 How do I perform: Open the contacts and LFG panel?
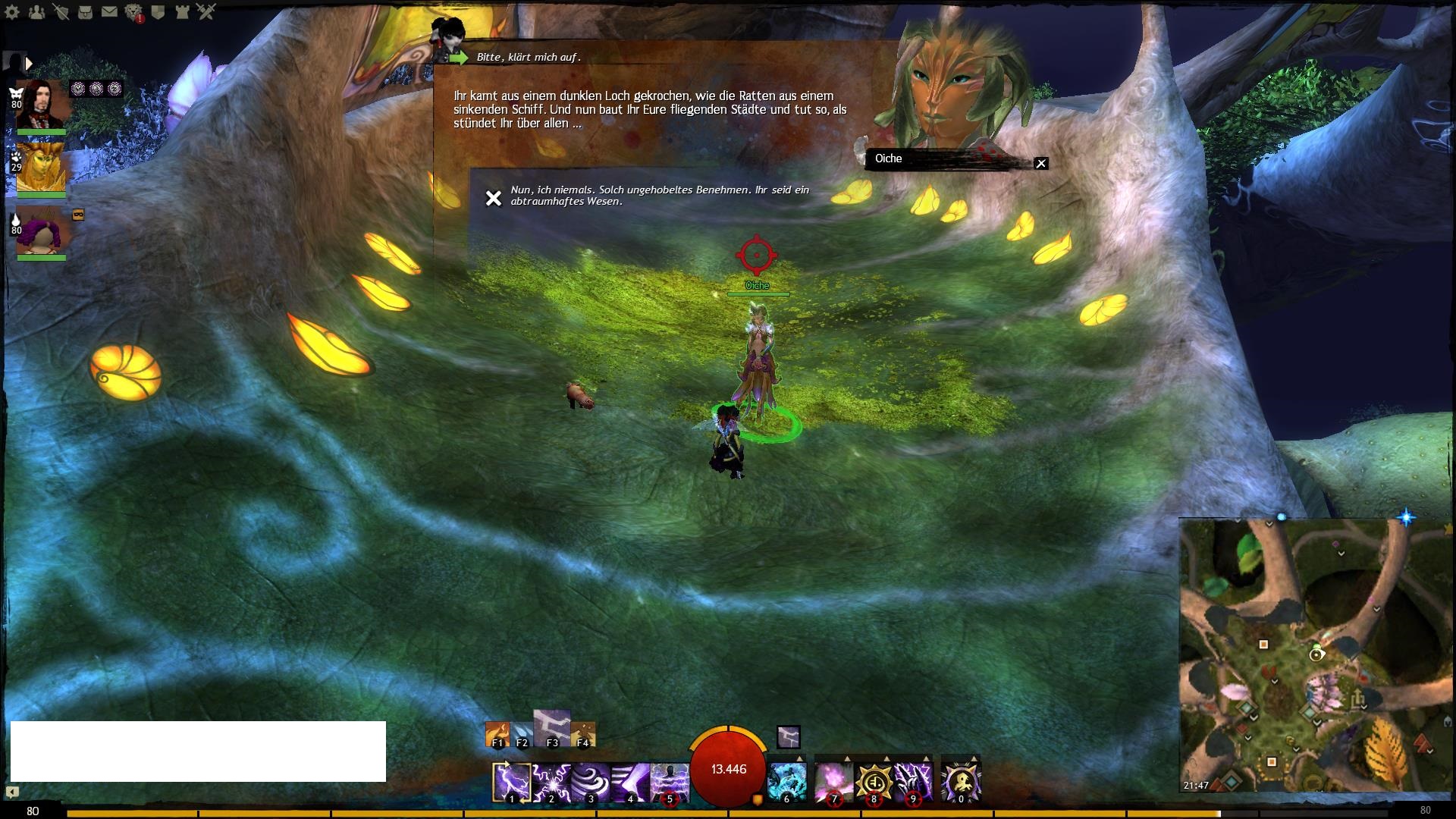[36, 12]
